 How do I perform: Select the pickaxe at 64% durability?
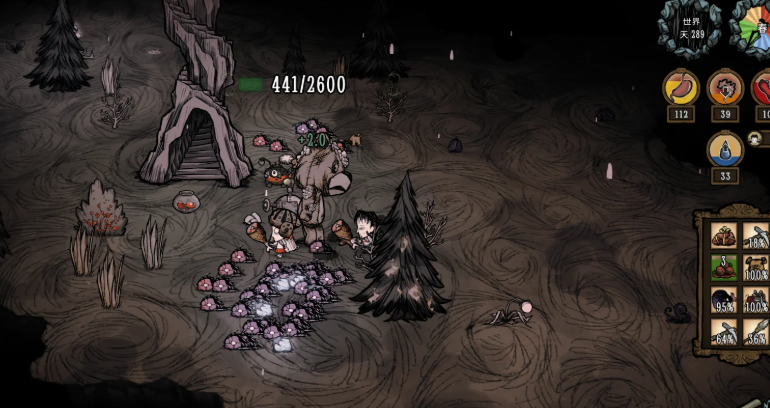(724, 331)
